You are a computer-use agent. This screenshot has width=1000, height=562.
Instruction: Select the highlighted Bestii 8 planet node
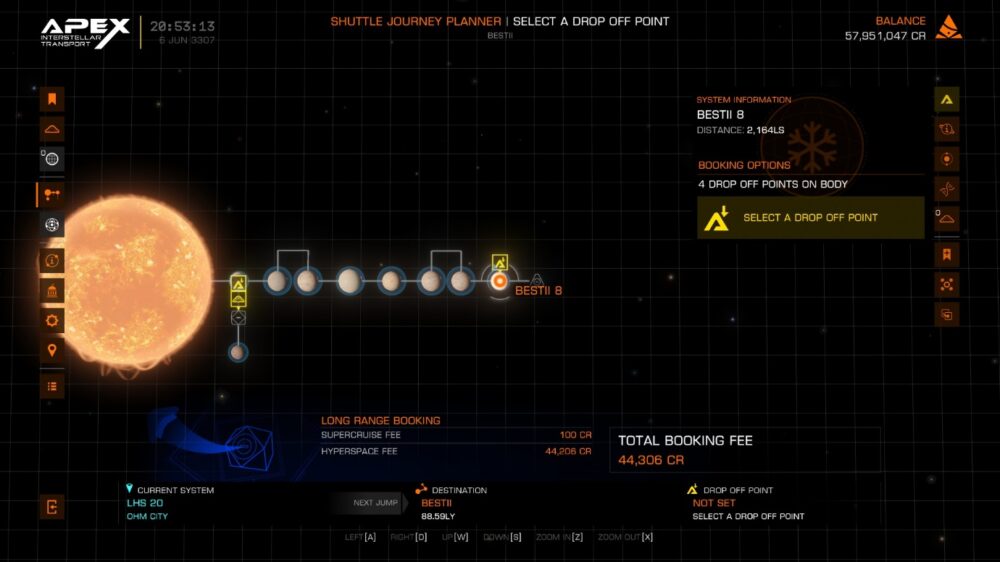pos(499,282)
